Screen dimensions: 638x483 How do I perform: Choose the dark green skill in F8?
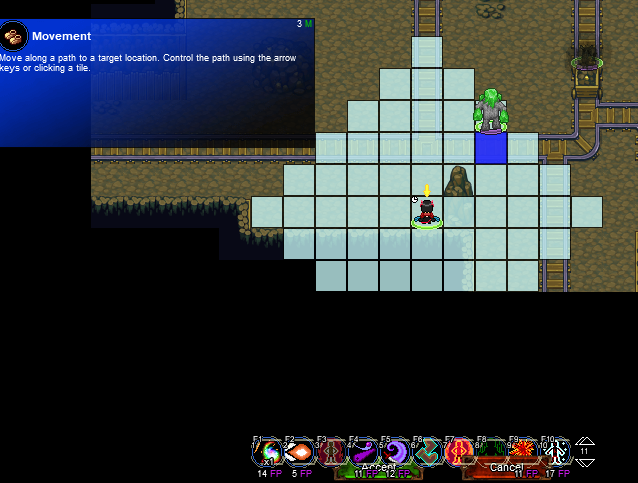pyautogui.click(x=492, y=452)
